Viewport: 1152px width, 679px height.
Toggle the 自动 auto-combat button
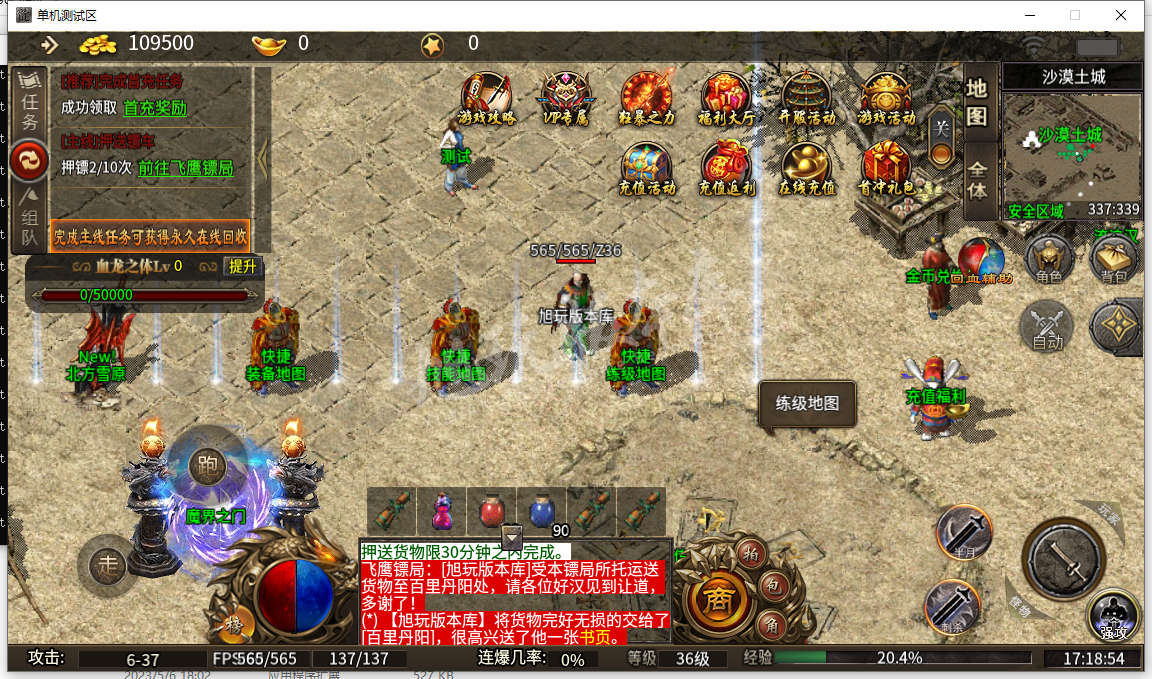pos(1047,327)
